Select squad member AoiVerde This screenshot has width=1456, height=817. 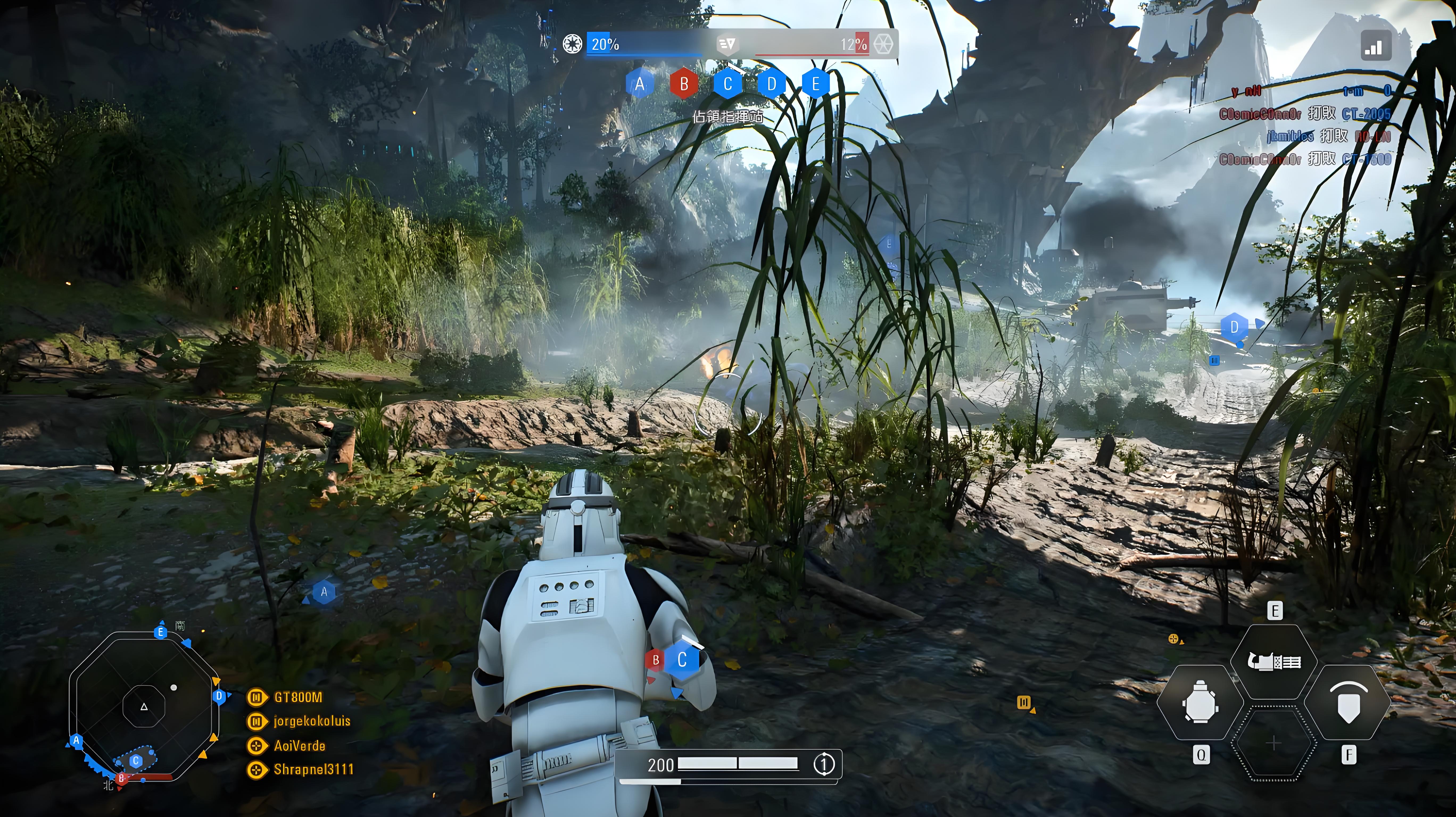(x=299, y=746)
